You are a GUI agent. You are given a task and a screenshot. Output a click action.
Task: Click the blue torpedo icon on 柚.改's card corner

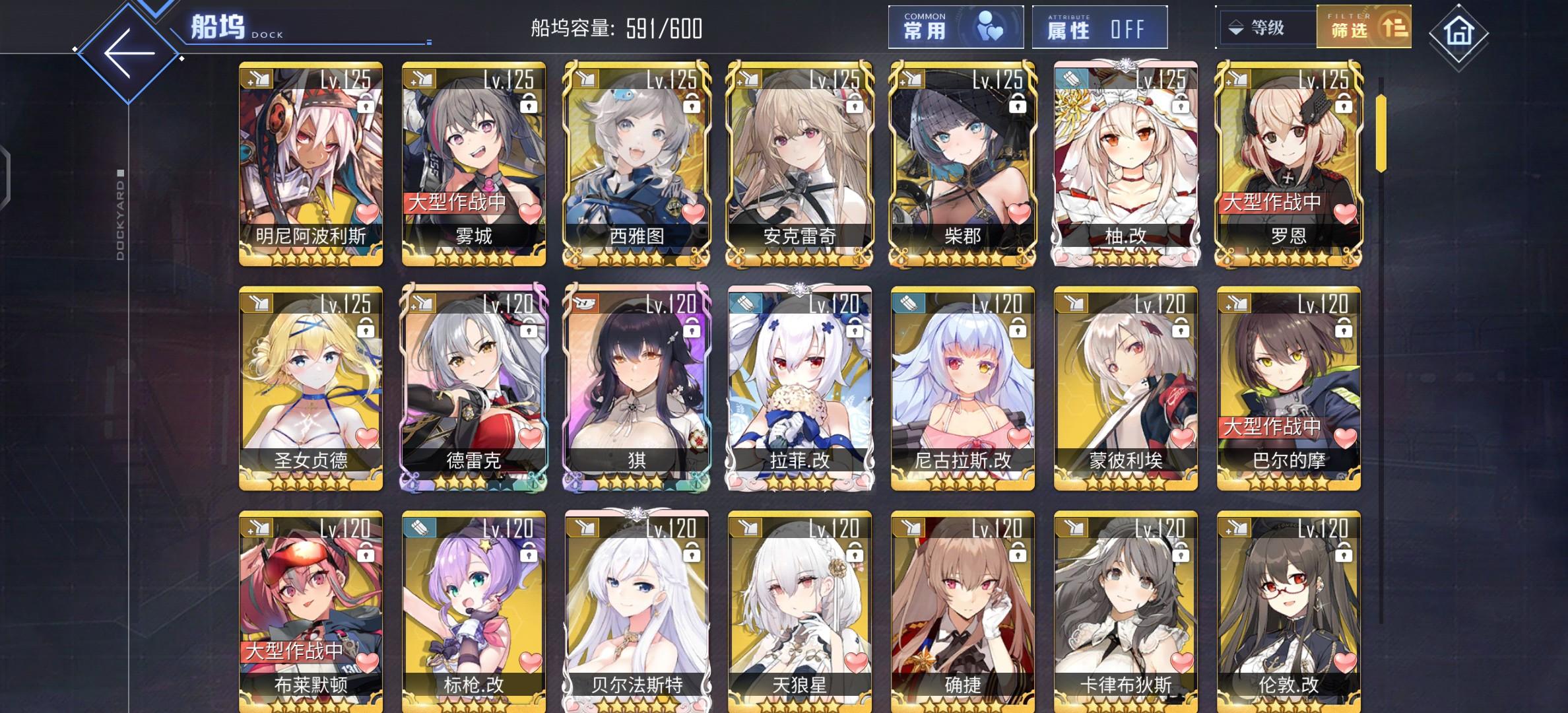click(x=1071, y=79)
